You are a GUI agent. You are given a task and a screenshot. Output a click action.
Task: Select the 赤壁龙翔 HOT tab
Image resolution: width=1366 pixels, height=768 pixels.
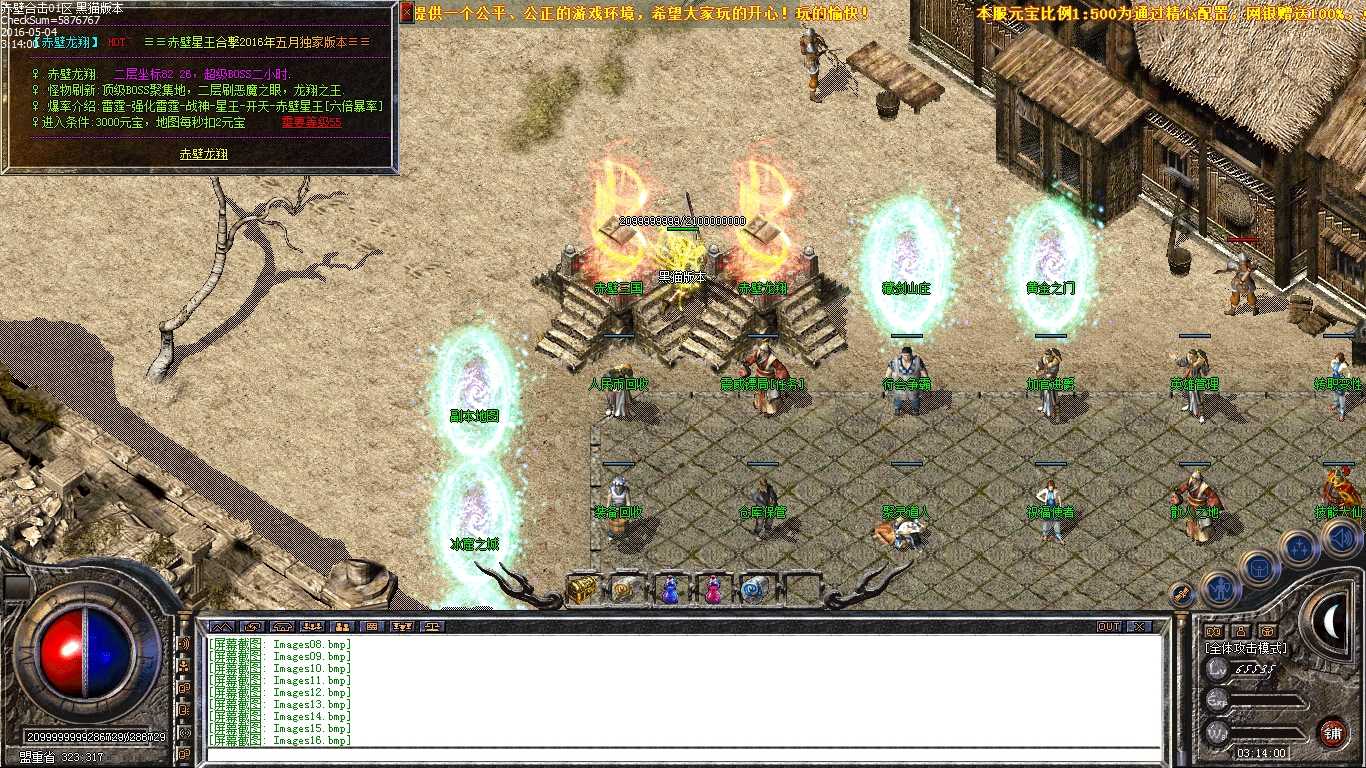(64, 42)
